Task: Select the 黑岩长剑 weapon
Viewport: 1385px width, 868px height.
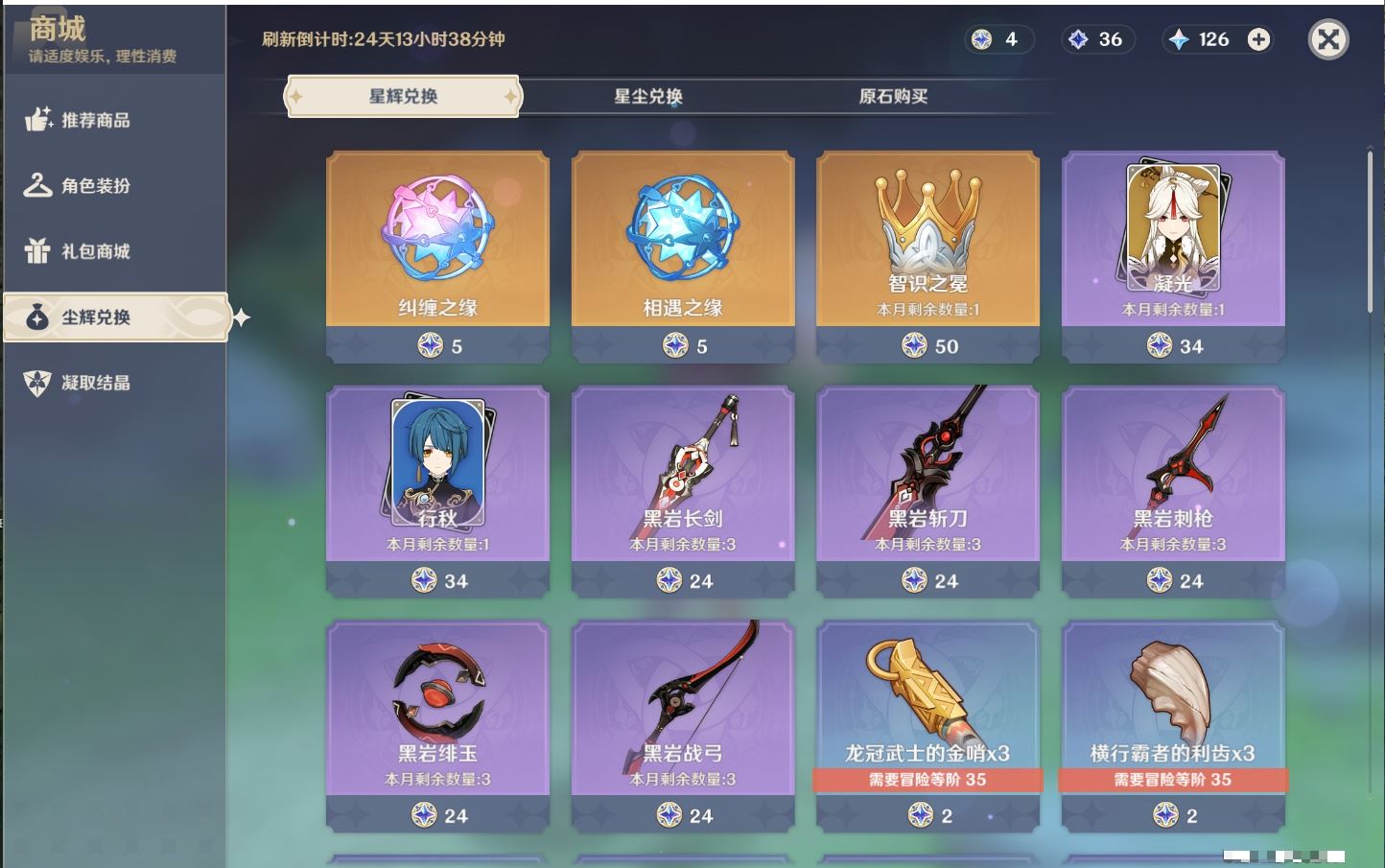Action: [x=683, y=490]
